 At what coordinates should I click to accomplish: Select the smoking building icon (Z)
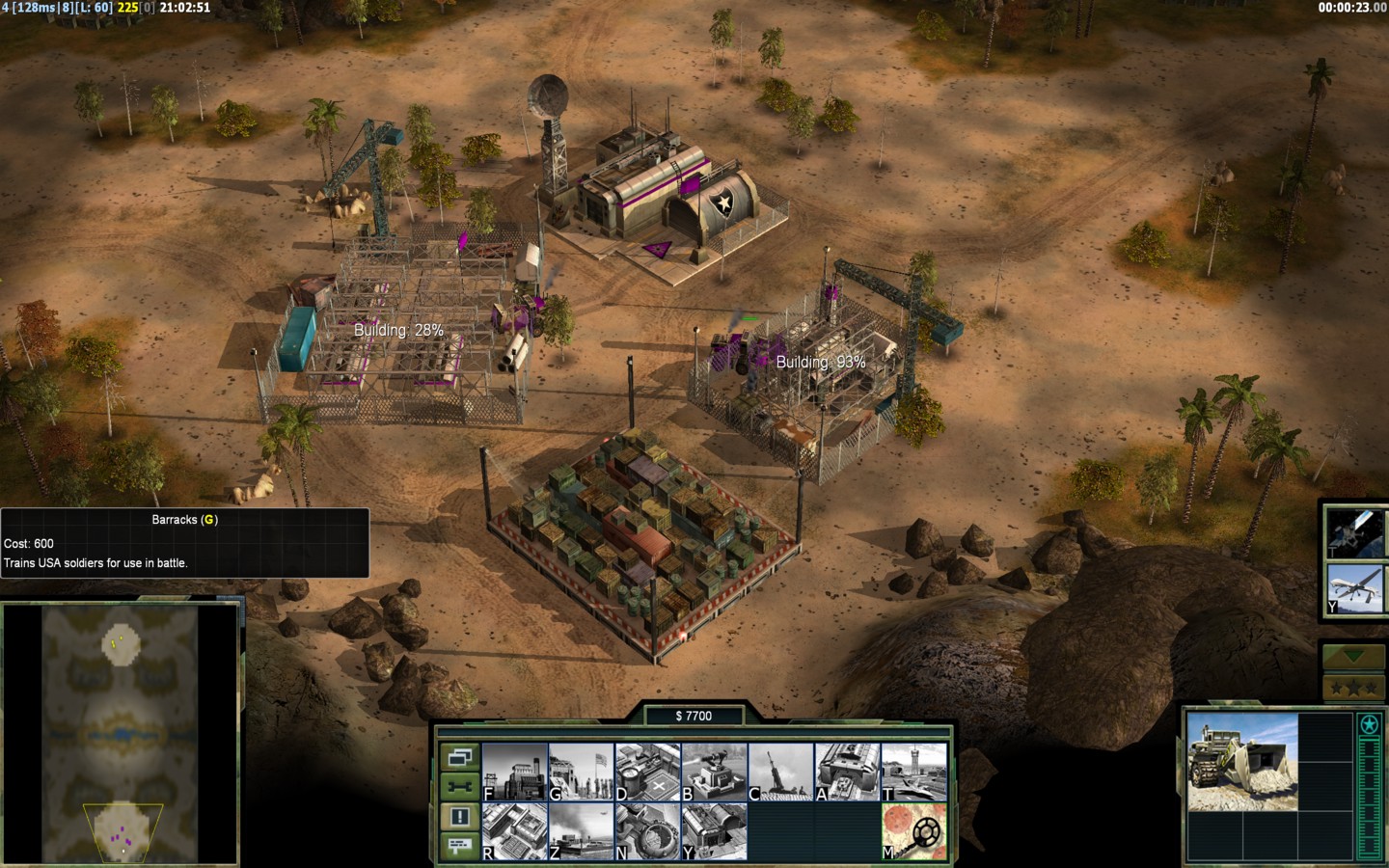click(582, 831)
